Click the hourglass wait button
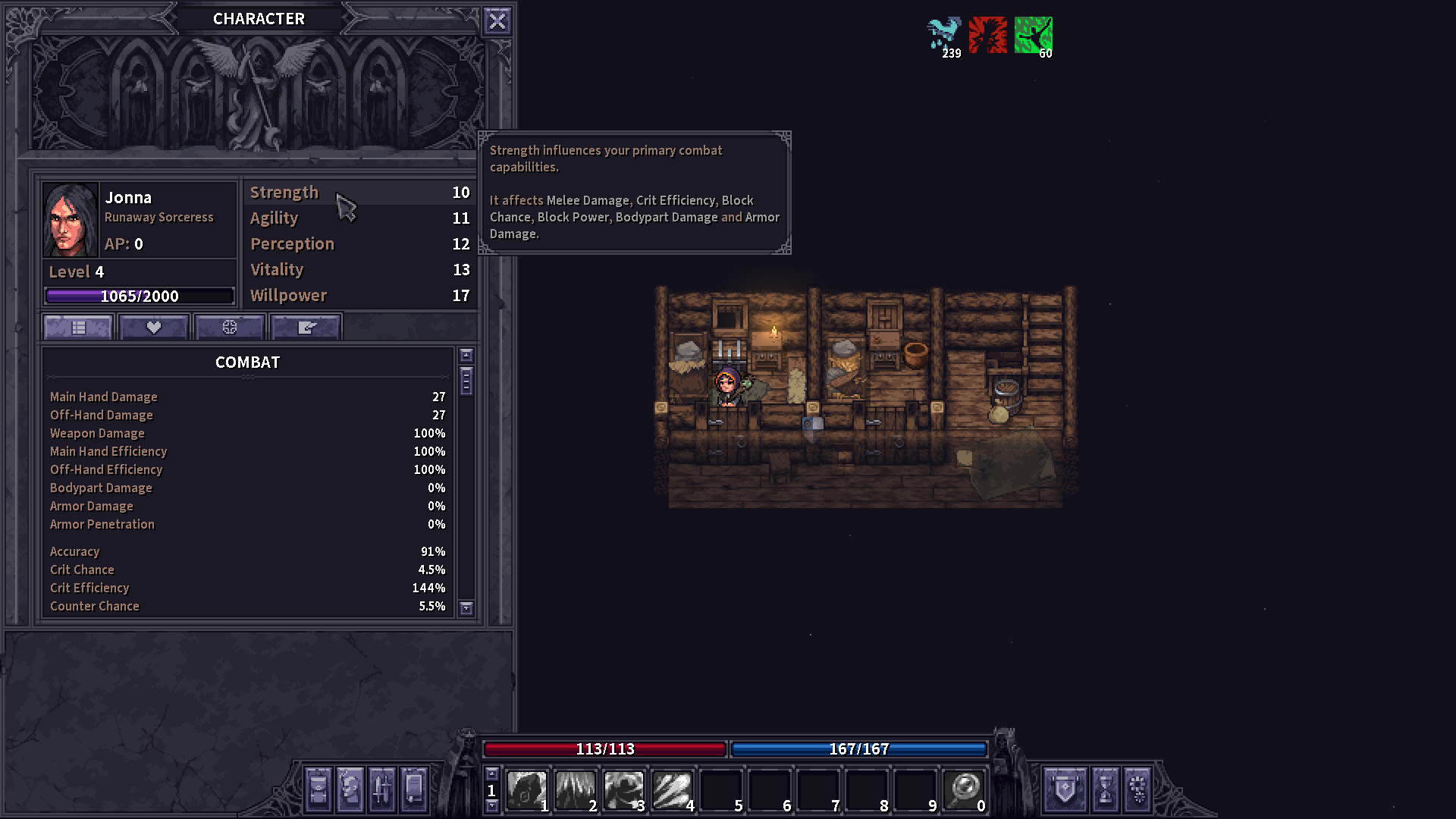The height and width of the screenshot is (819, 1456). 1106,789
